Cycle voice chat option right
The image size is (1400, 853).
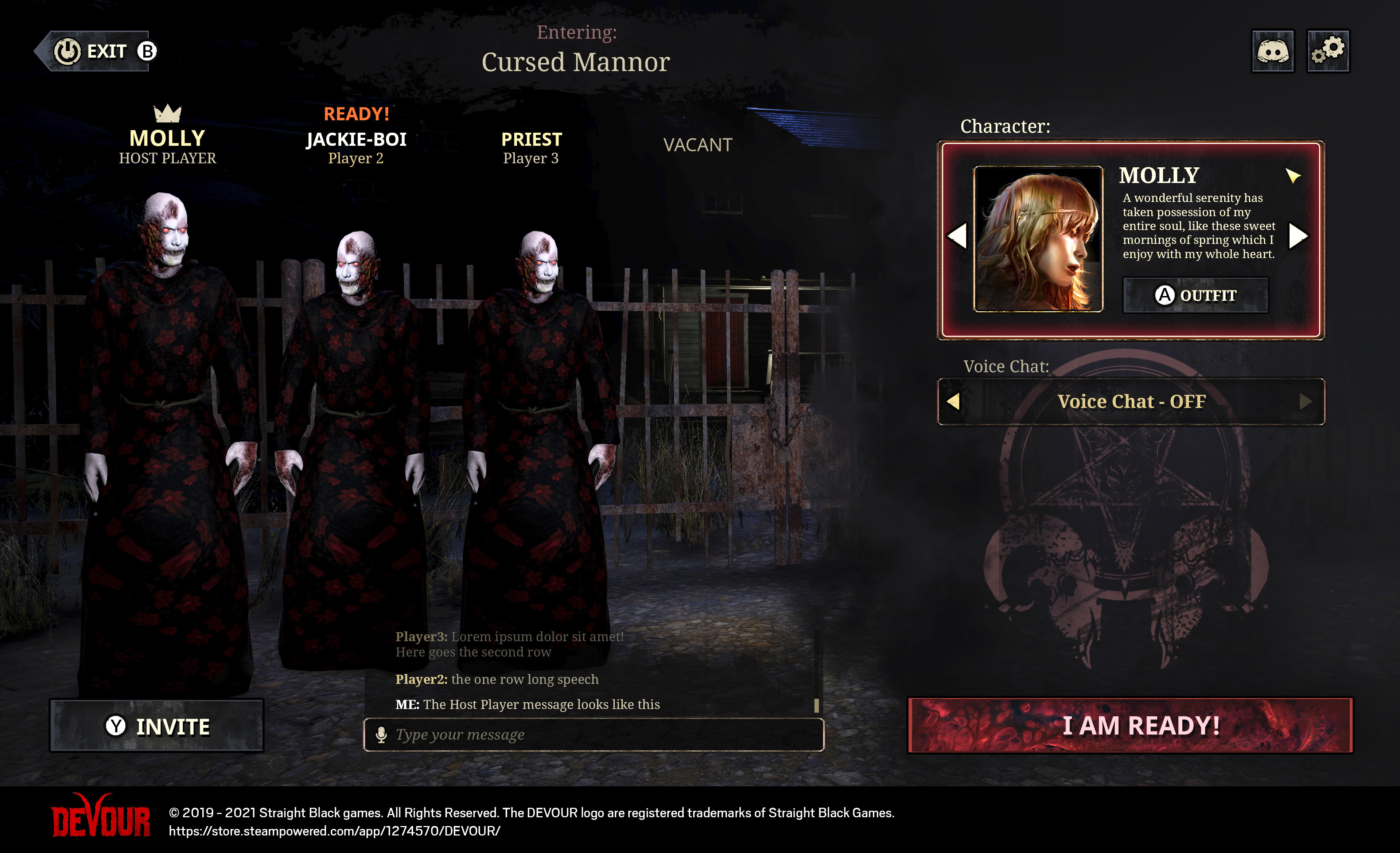coord(1306,401)
